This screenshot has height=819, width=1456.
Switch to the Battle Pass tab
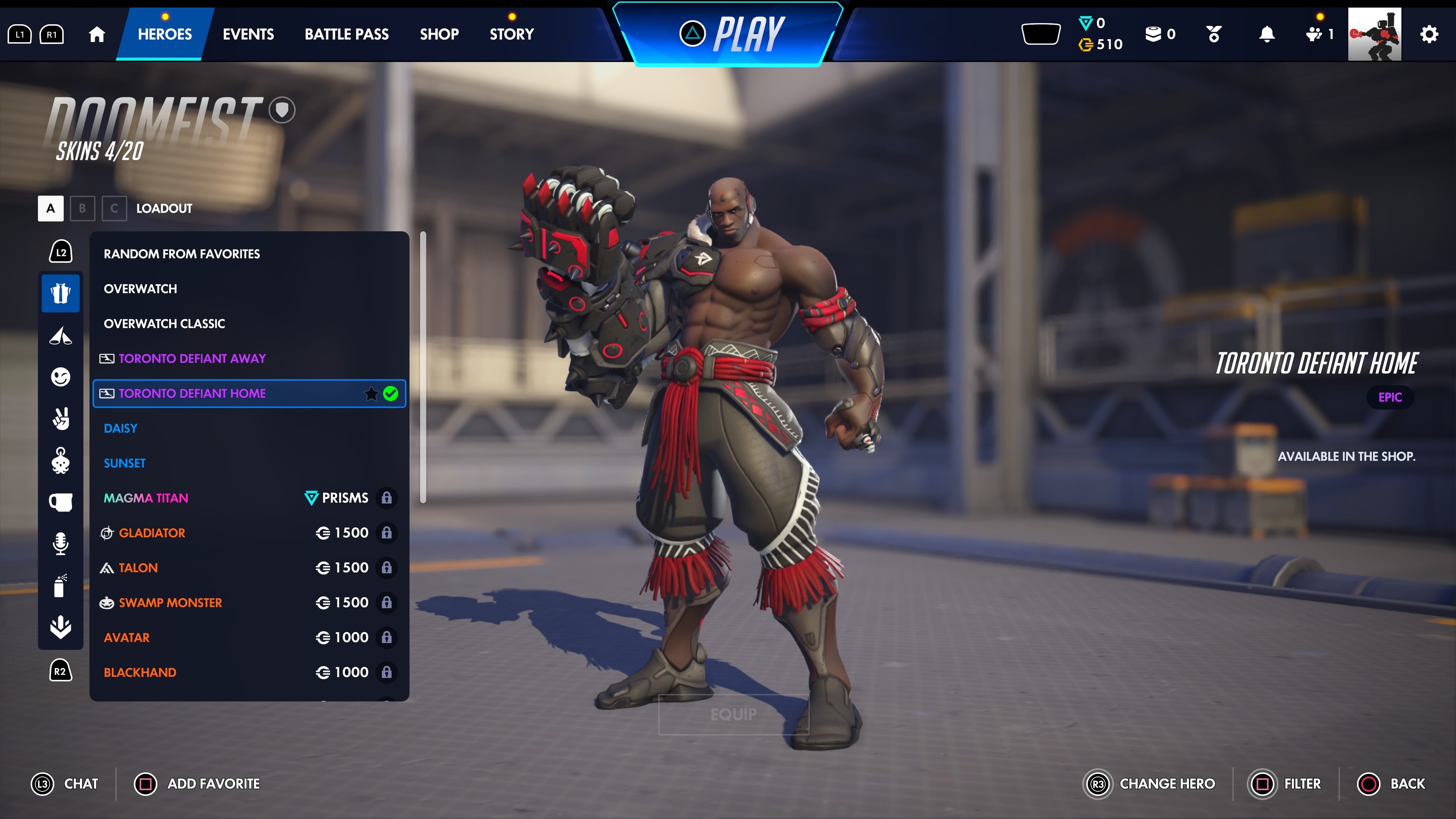coord(347,34)
